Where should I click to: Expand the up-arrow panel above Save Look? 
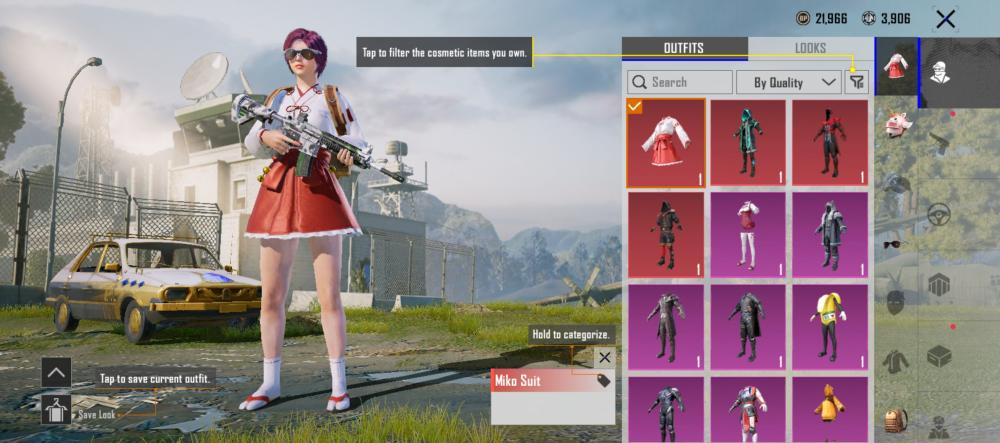click(x=56, y=372)
